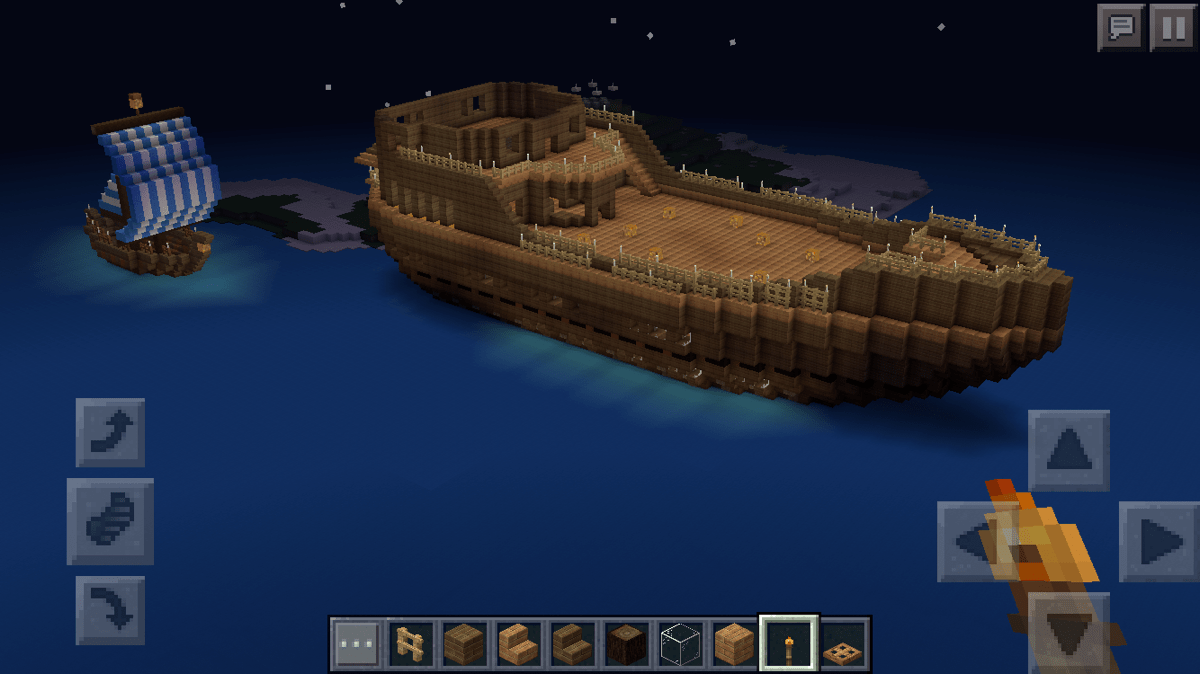Viewport: 1200px width, 674px height.
Task: Pause the game
Action: click(x=1171, y=27)
